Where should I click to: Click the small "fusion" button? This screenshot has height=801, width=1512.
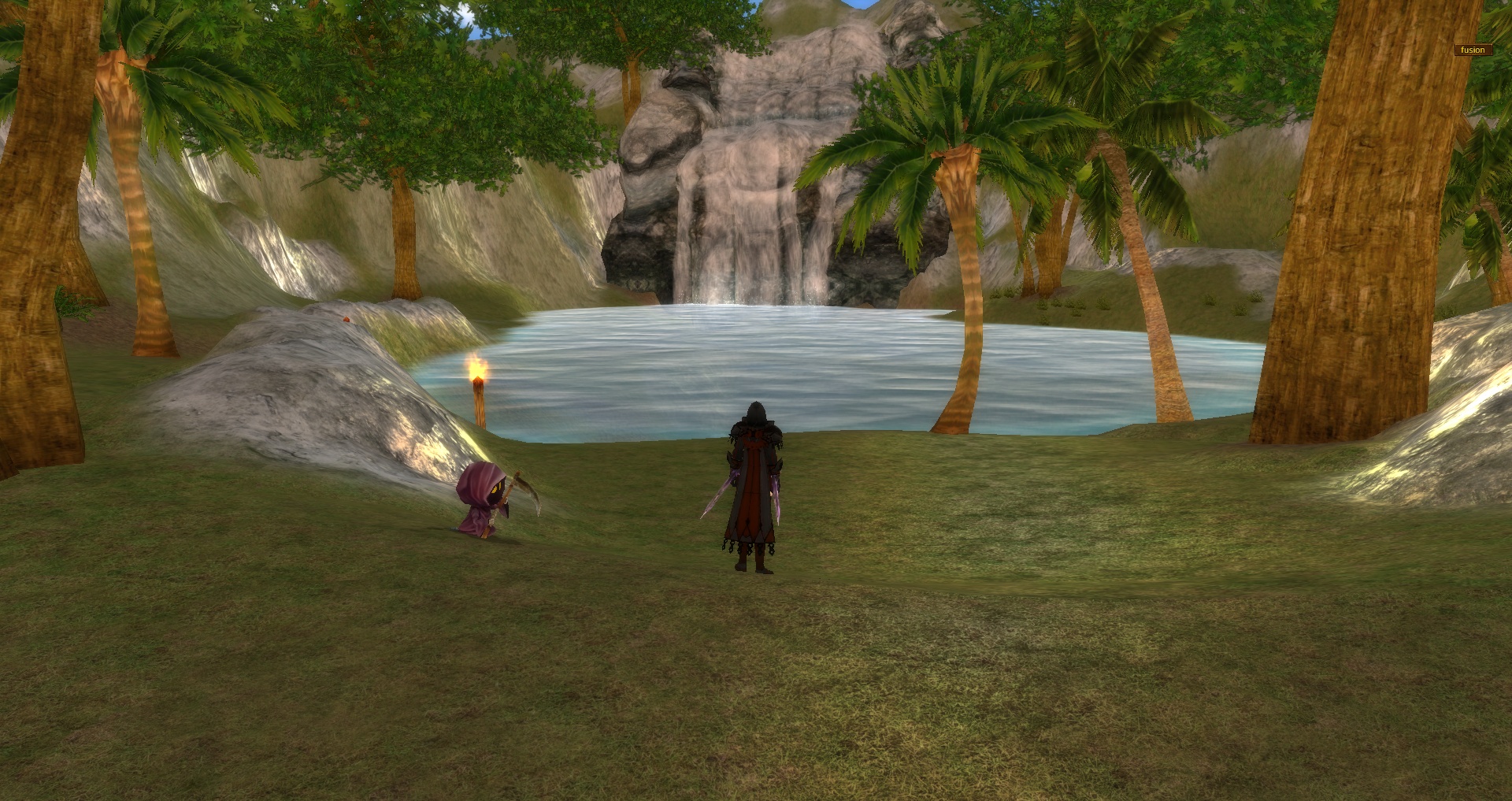coord(1473,50)
